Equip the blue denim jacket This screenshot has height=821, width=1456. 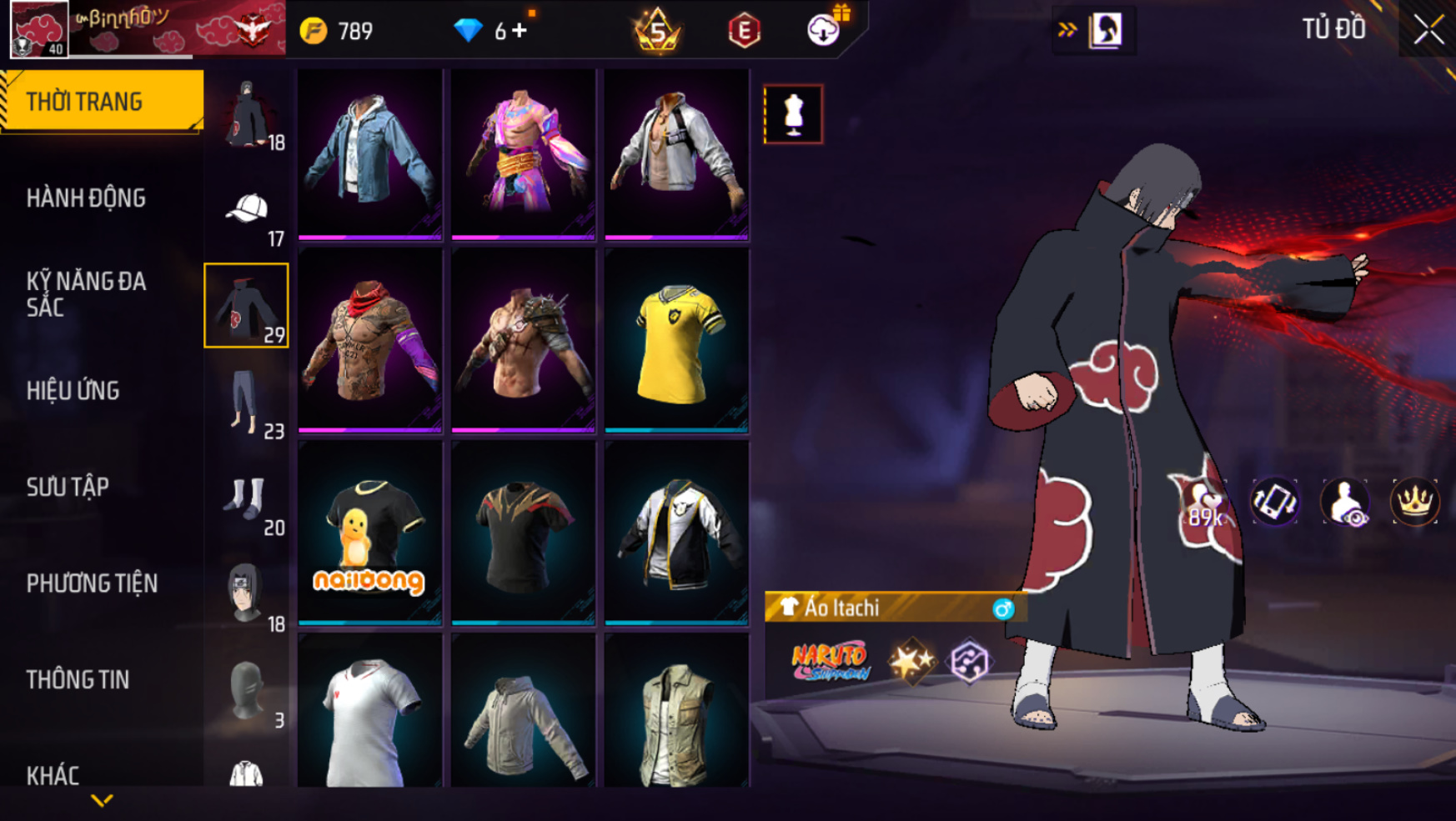(369, 153)
